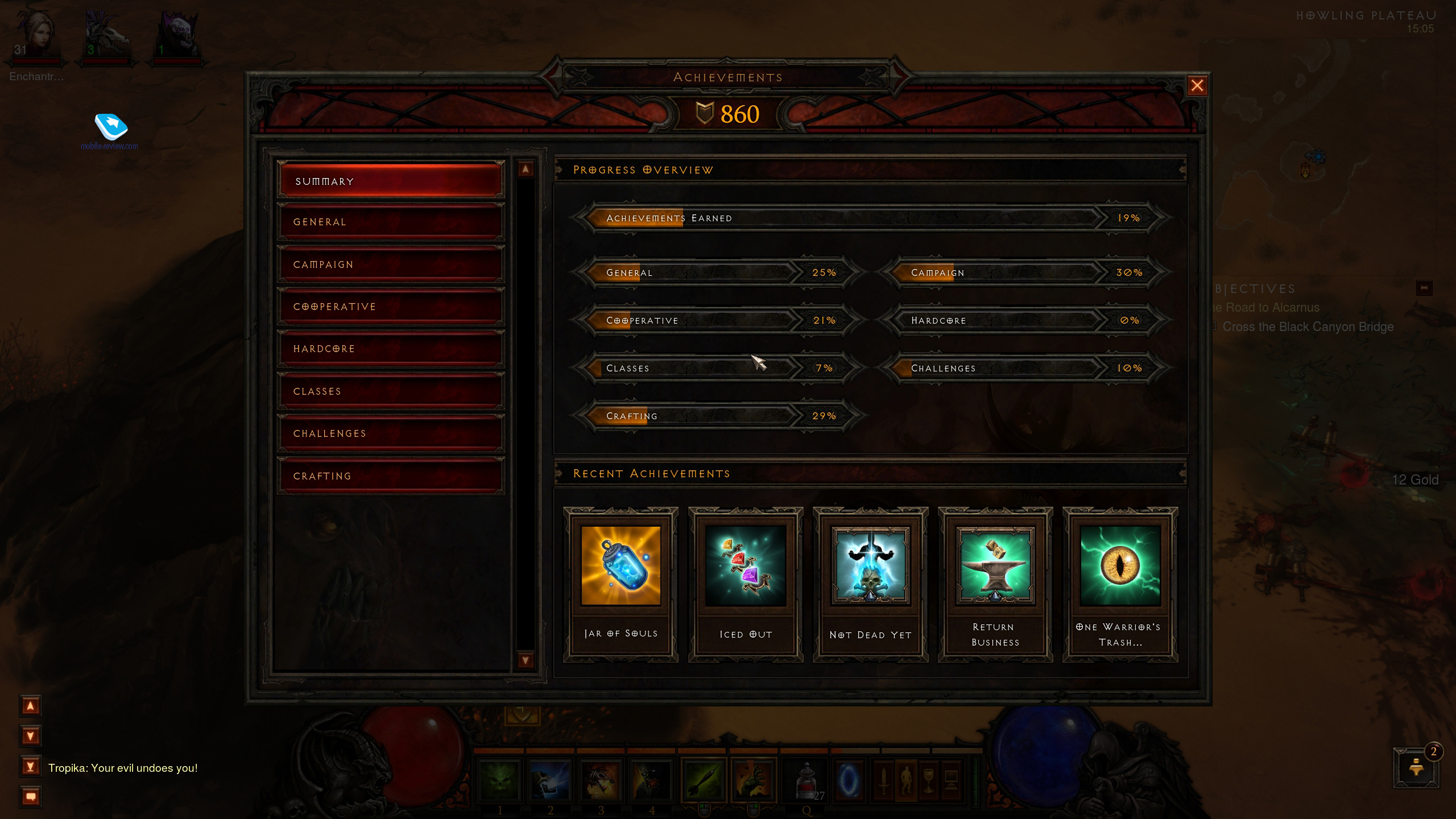Select the Not Dead Yet achievement
The height and width of the screenshot is (819, 1456).
pos(870,584)
